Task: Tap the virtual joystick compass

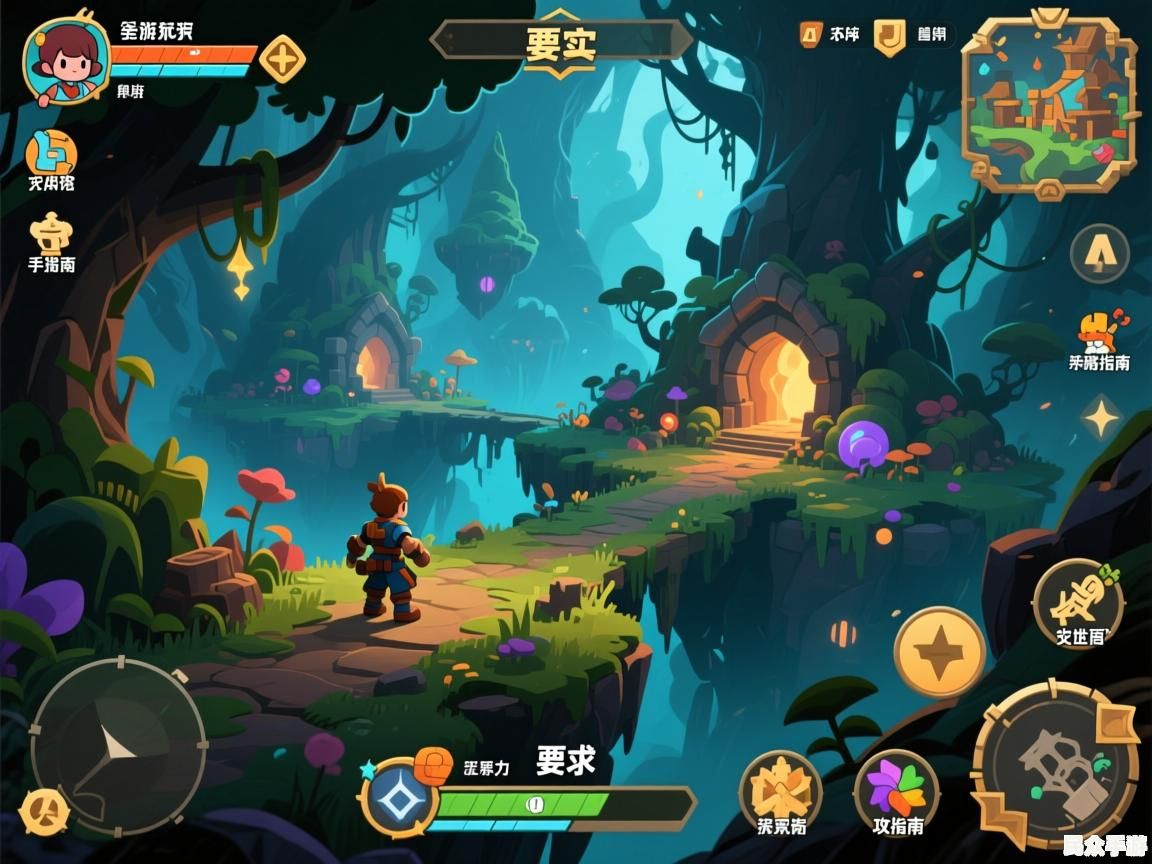Action: (x=118, y=746)
